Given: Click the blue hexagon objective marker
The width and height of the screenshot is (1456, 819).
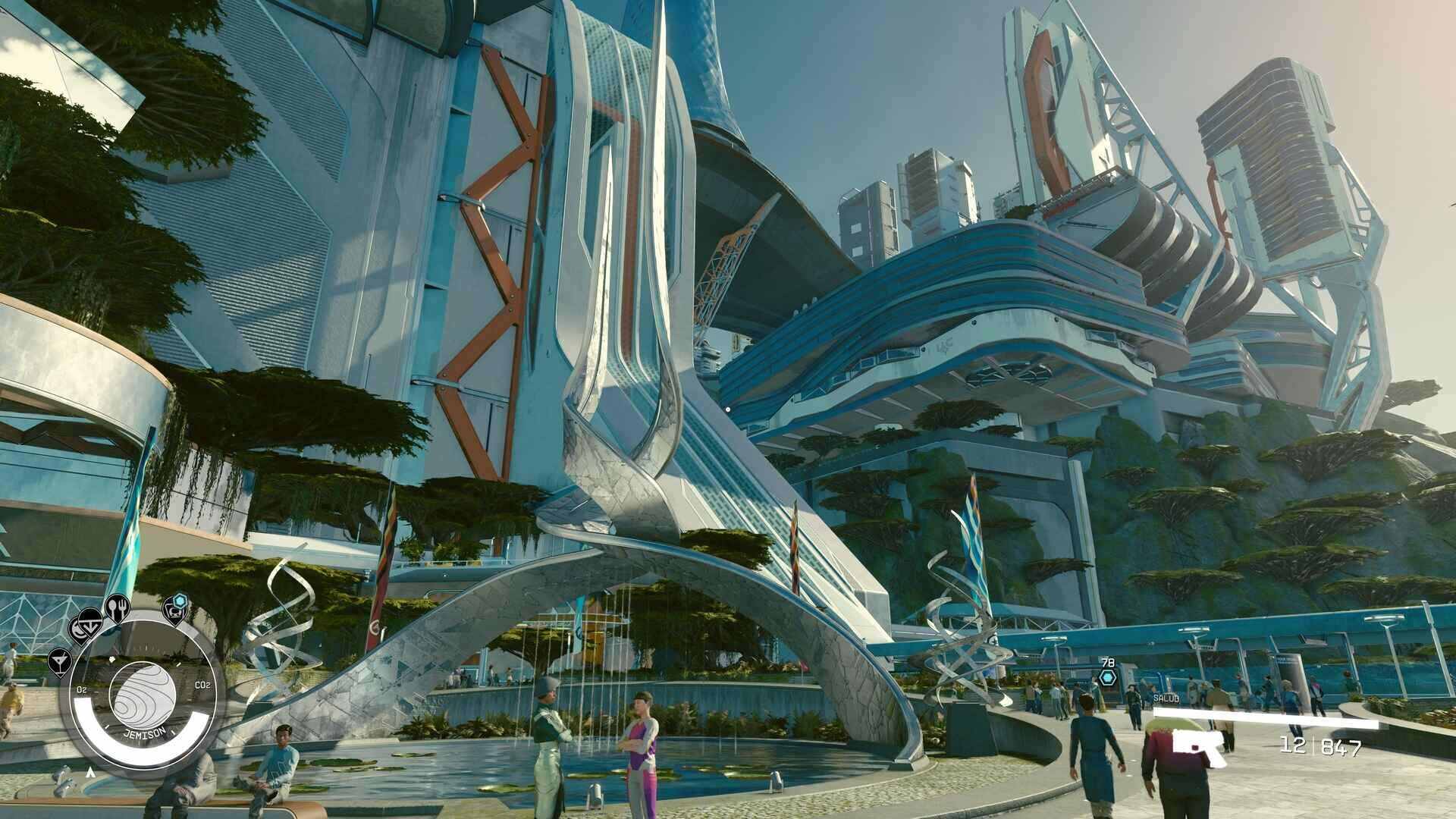Looking at the screenshot, I should point(1108,677).
